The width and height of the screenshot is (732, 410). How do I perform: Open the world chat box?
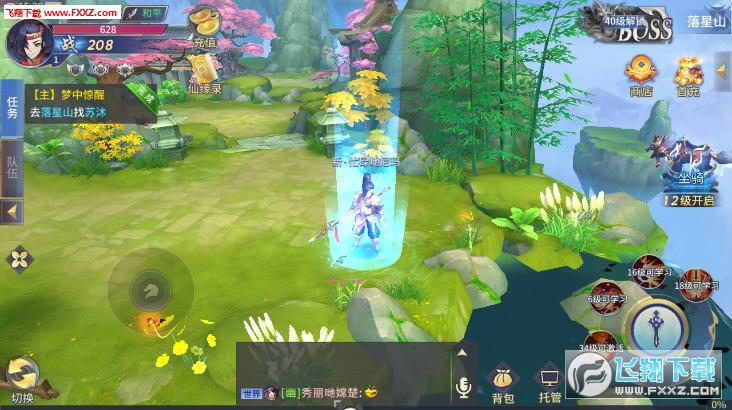342,392
